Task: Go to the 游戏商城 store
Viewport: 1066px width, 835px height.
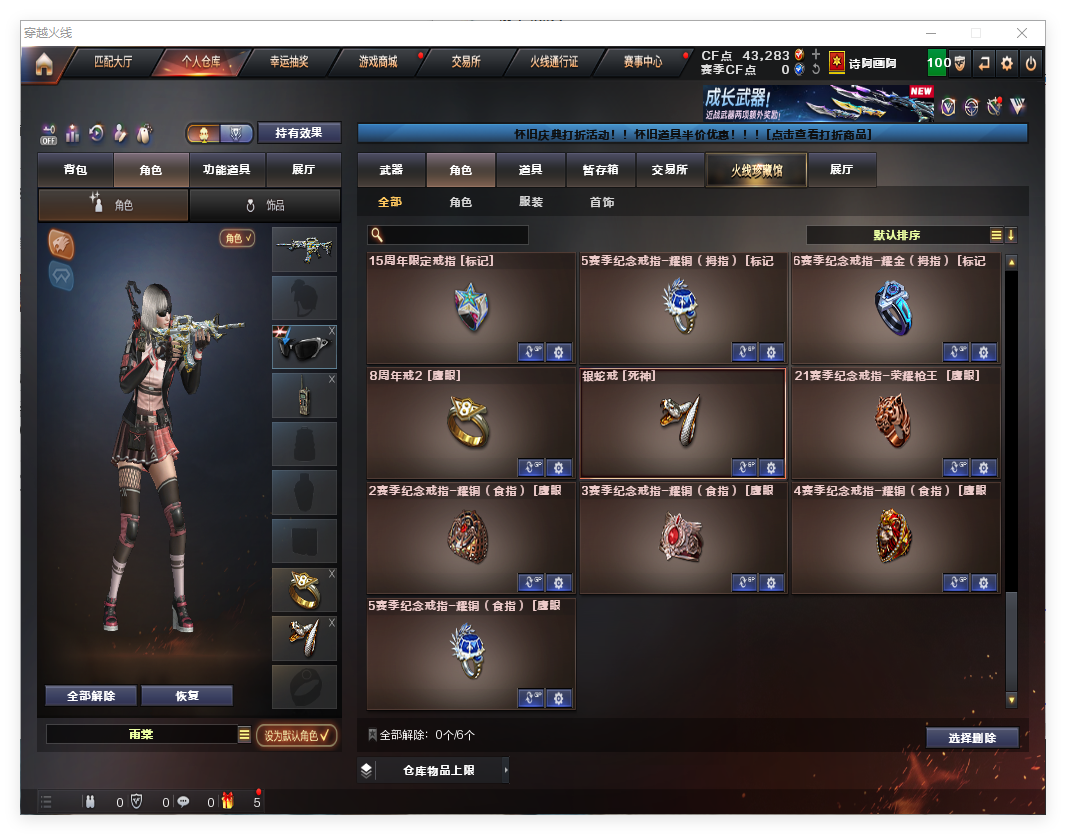Action: click(x=378, y=62)
